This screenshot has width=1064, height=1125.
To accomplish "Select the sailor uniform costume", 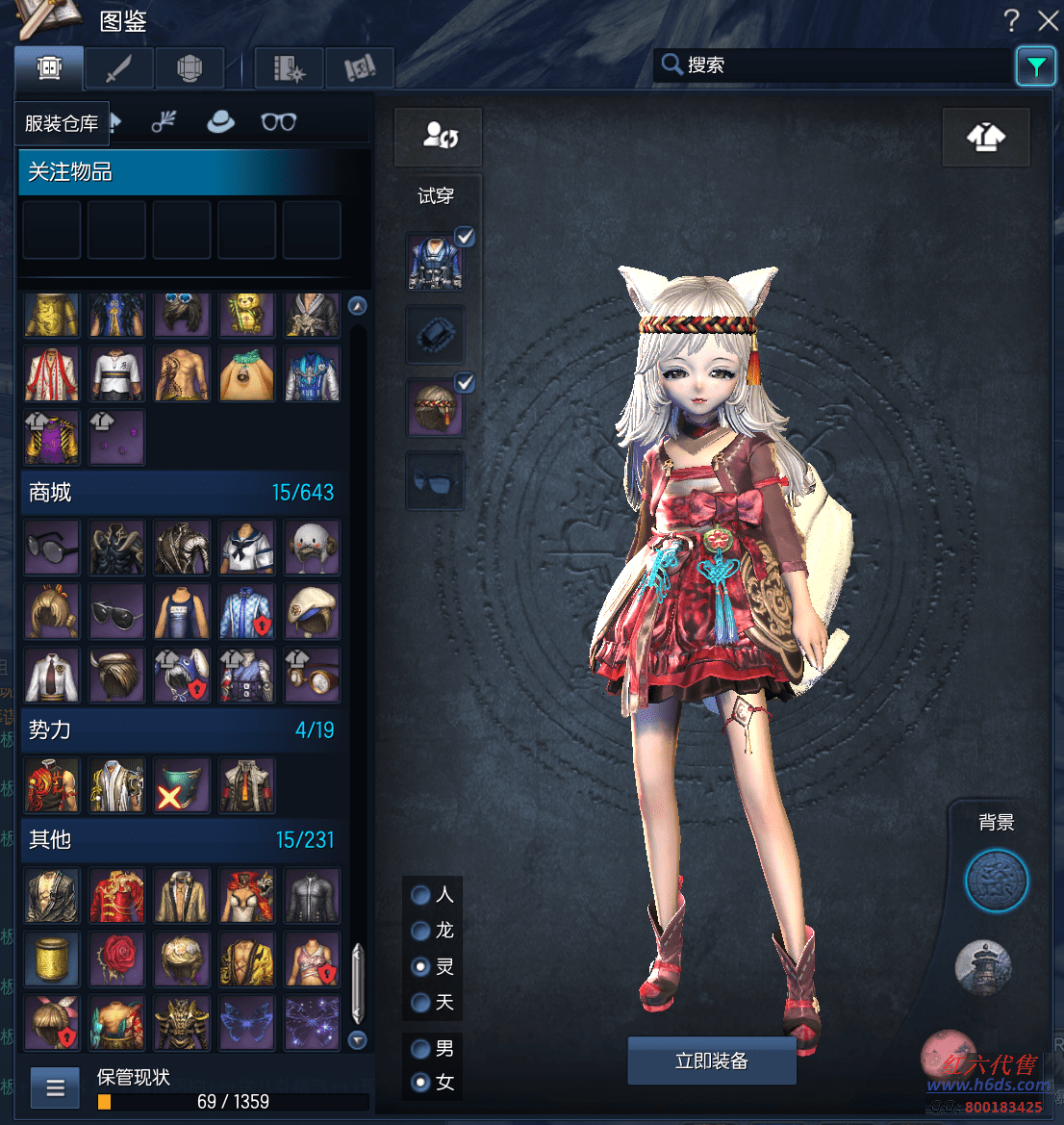I will click(x=247, y=549).
